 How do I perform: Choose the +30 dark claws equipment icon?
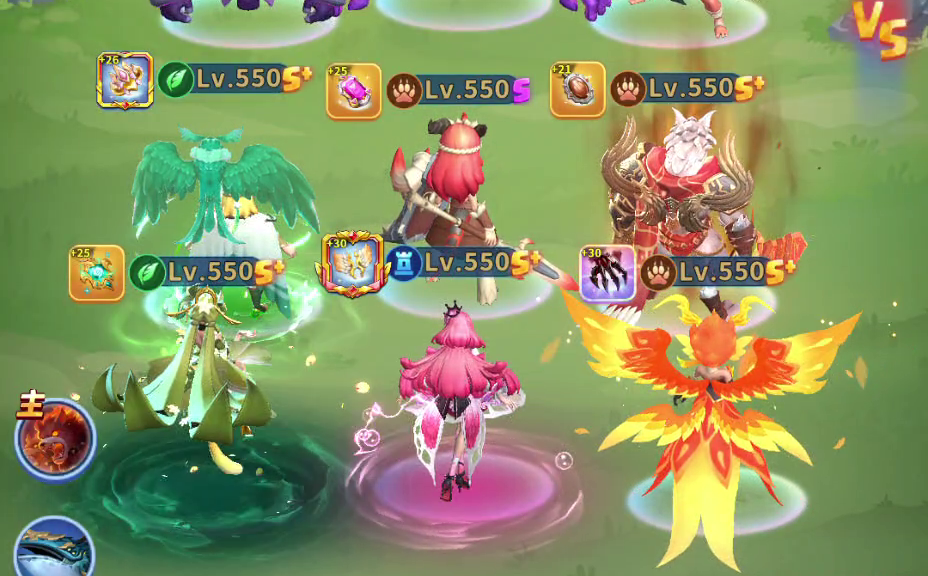(608, 273)
